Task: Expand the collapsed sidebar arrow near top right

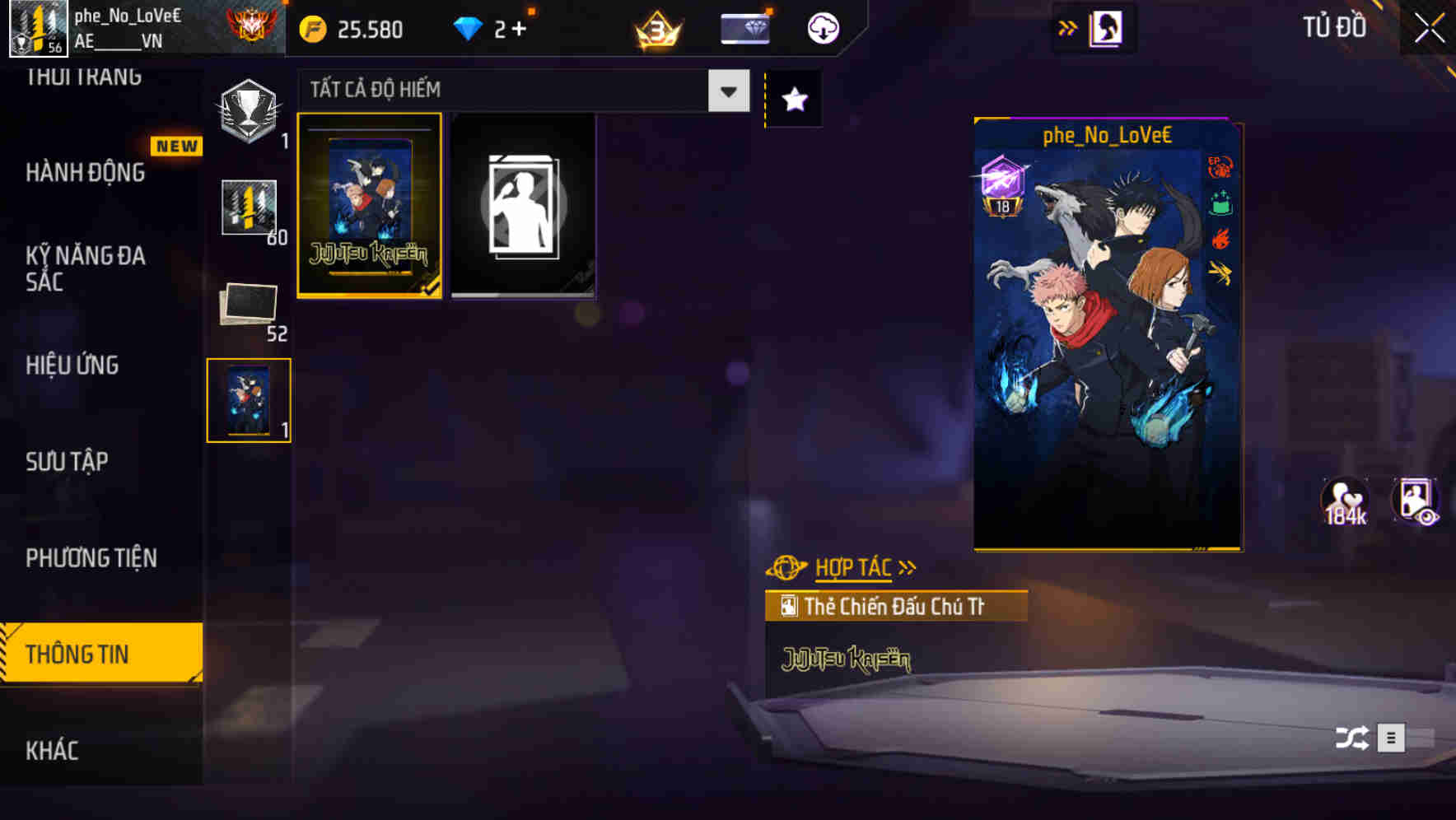Action: [x=1068, y=26]
